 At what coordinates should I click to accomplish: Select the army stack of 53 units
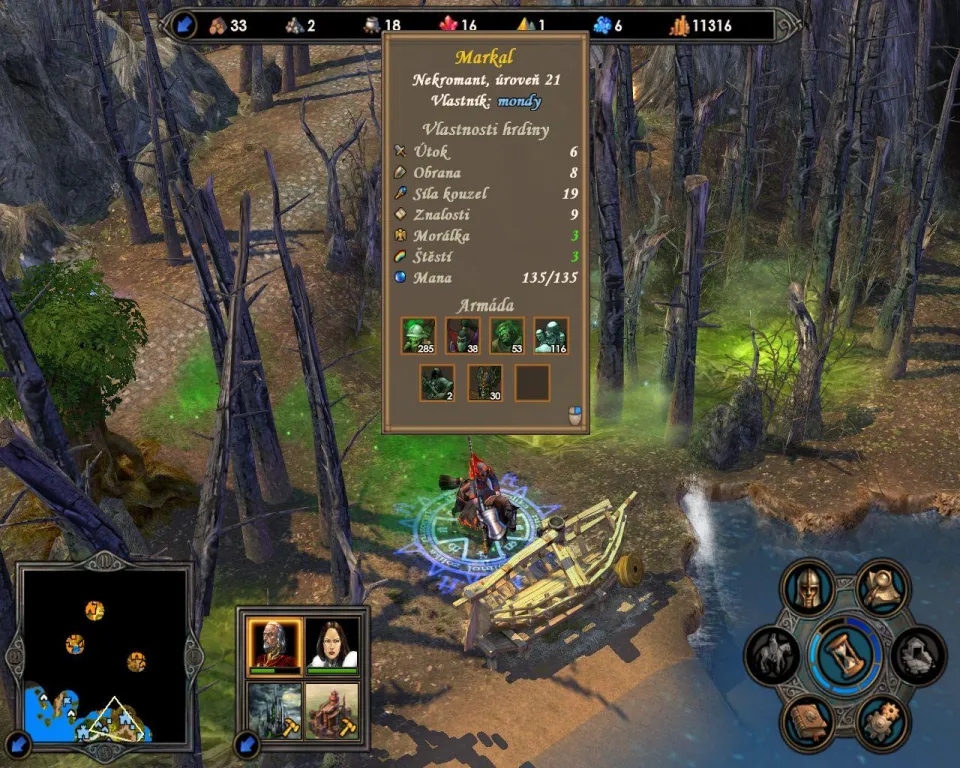tap(507, 336)
